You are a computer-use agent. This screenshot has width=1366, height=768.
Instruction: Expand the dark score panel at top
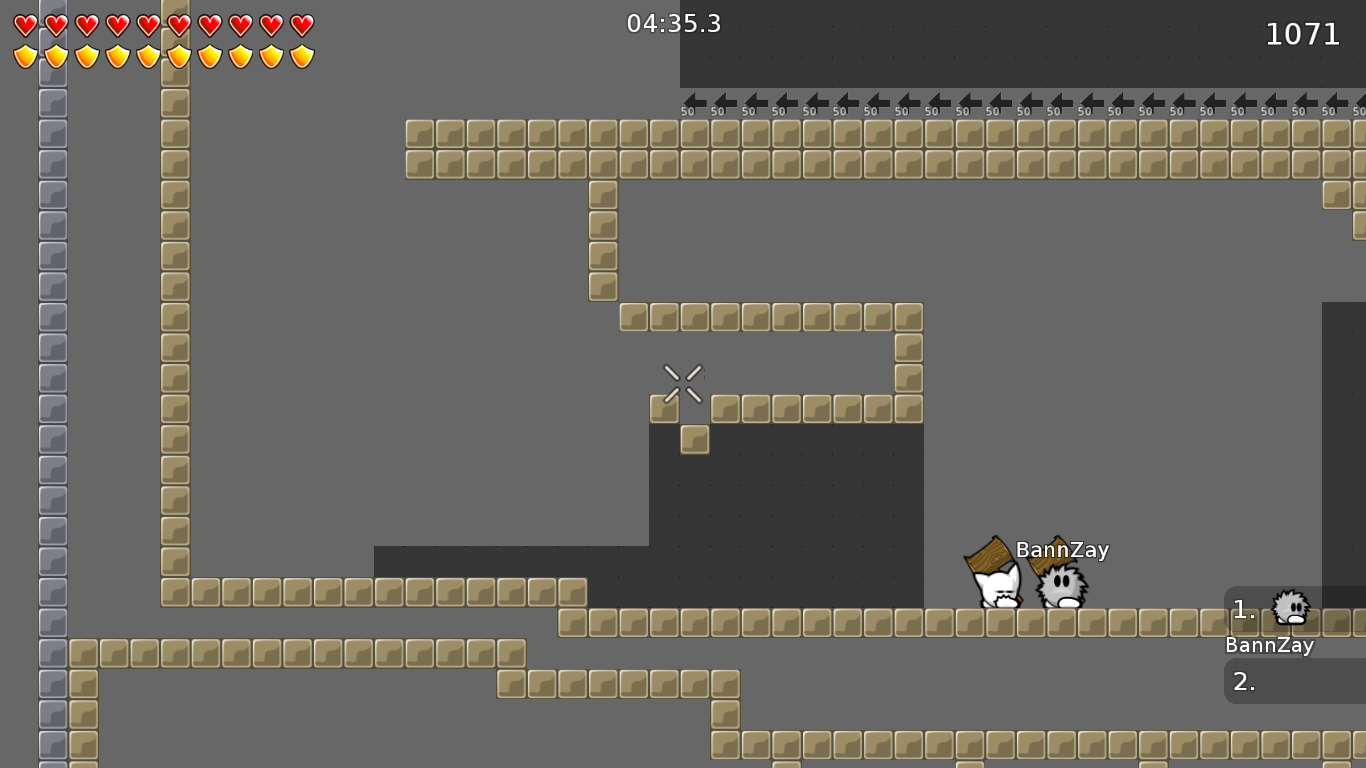pyautogui.click(x=1020, y=42)
